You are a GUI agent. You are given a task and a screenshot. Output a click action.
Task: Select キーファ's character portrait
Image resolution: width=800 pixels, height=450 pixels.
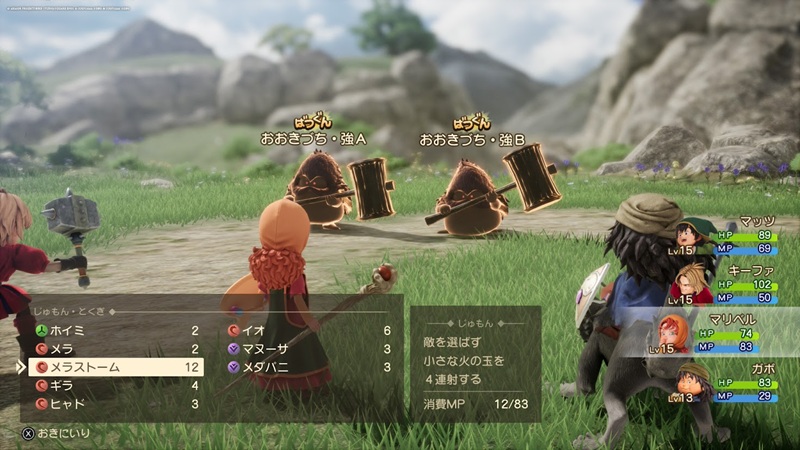click(x=686, y=283)
